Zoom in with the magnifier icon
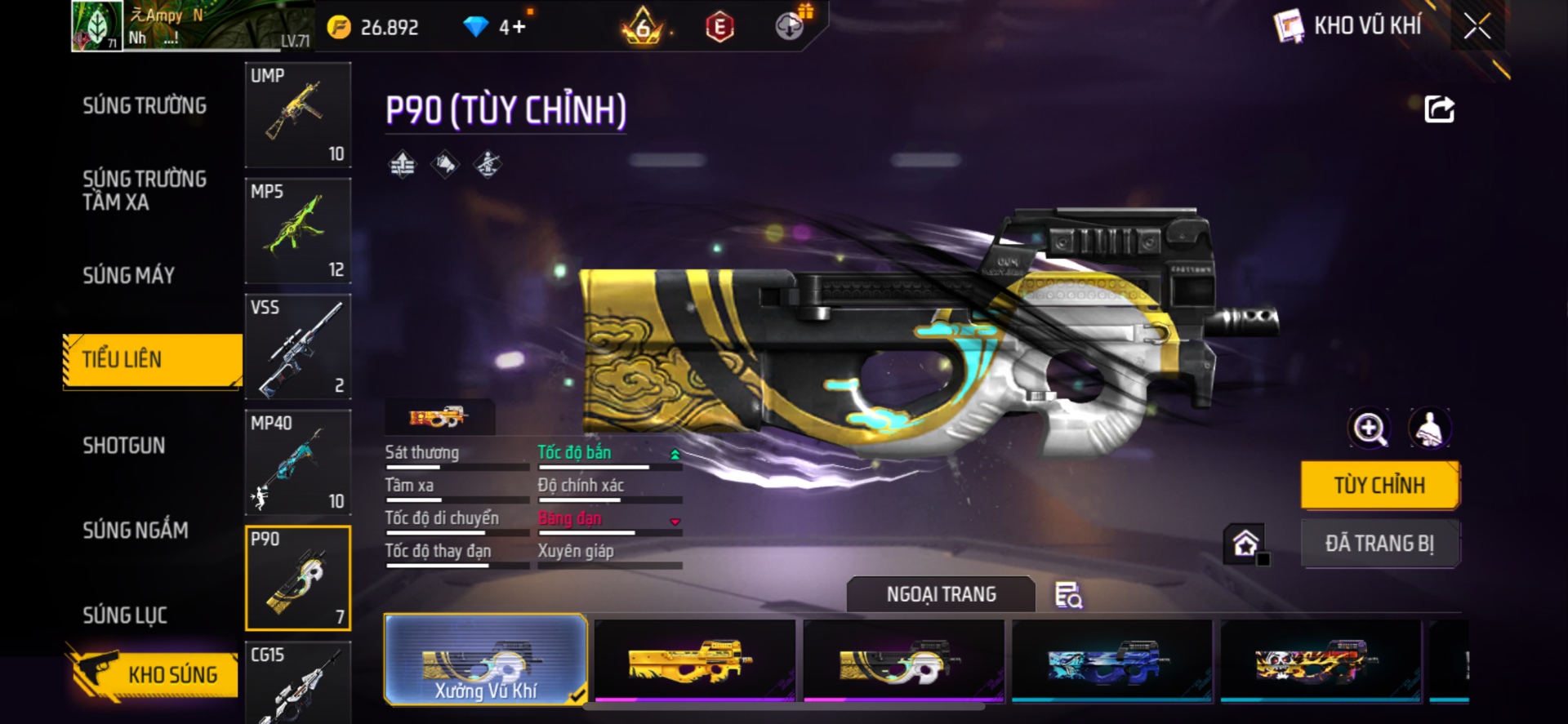This screenshot has width=1568, height=724. click(1370, 429)
